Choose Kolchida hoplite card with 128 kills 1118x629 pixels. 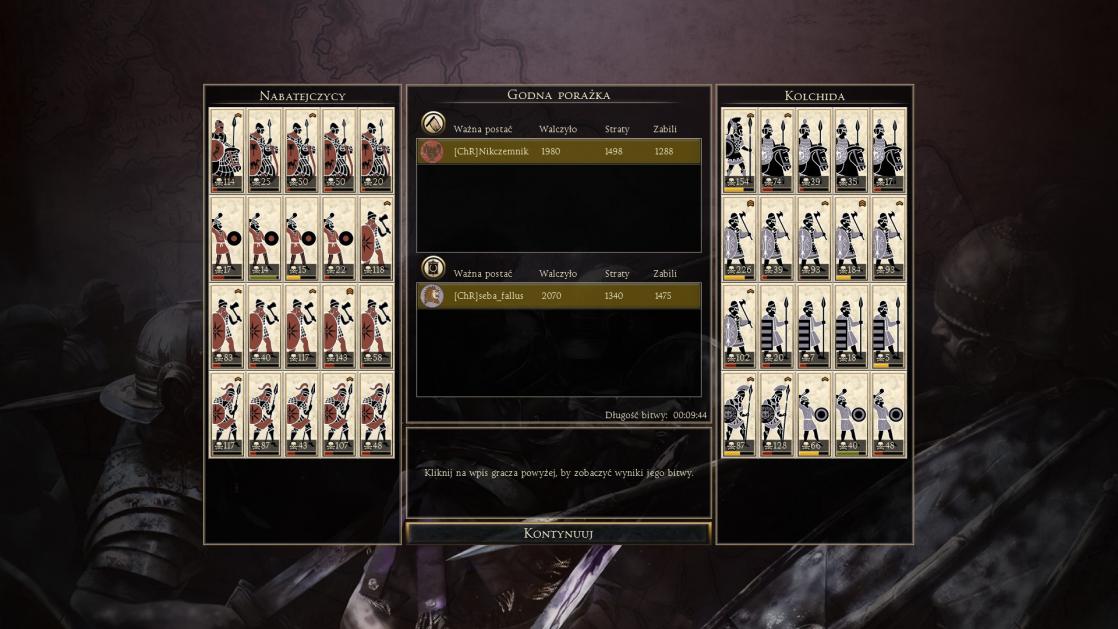(776, 414)
